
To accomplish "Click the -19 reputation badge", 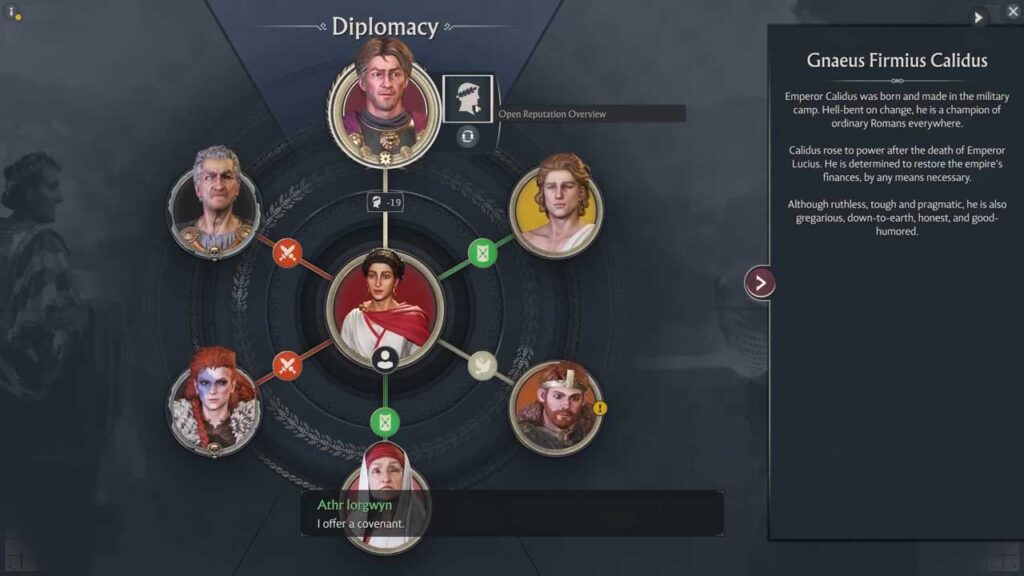I will [x=384, y=203].
